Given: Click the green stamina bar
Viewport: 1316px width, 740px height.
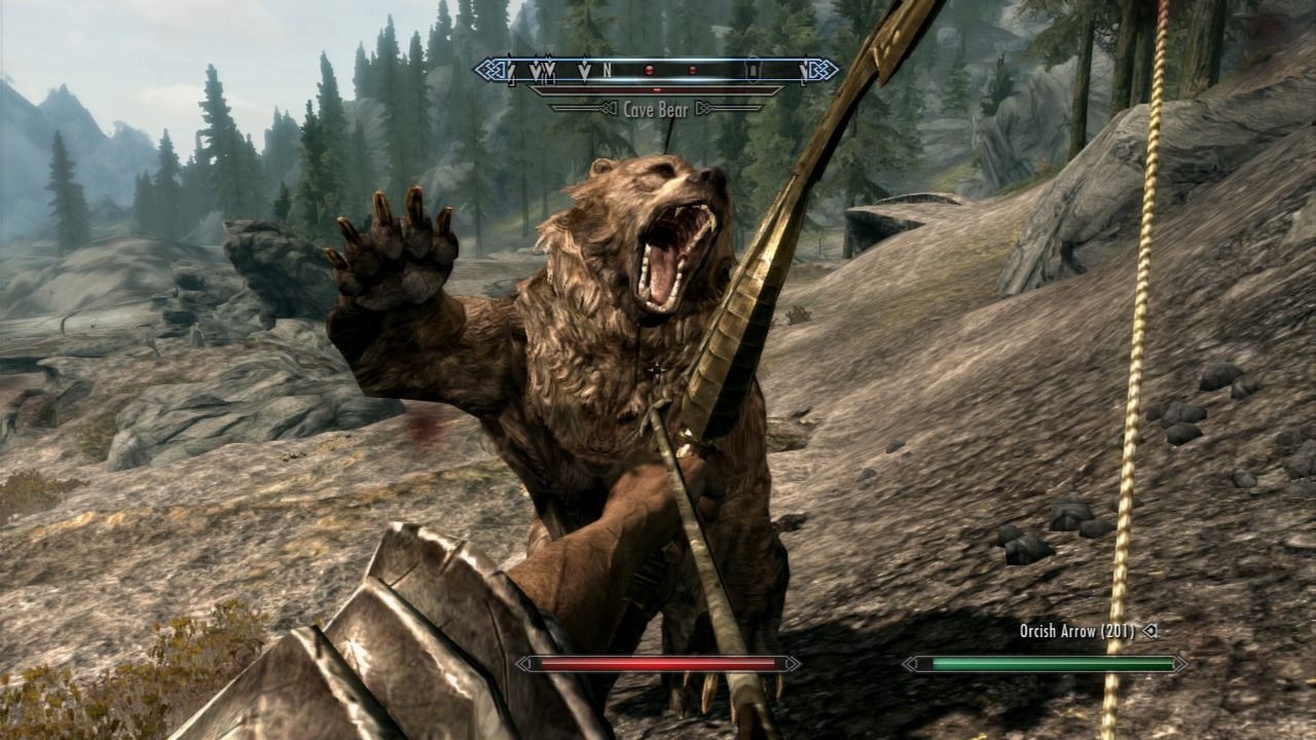Looking at the screenshot, I should 1049,664.
